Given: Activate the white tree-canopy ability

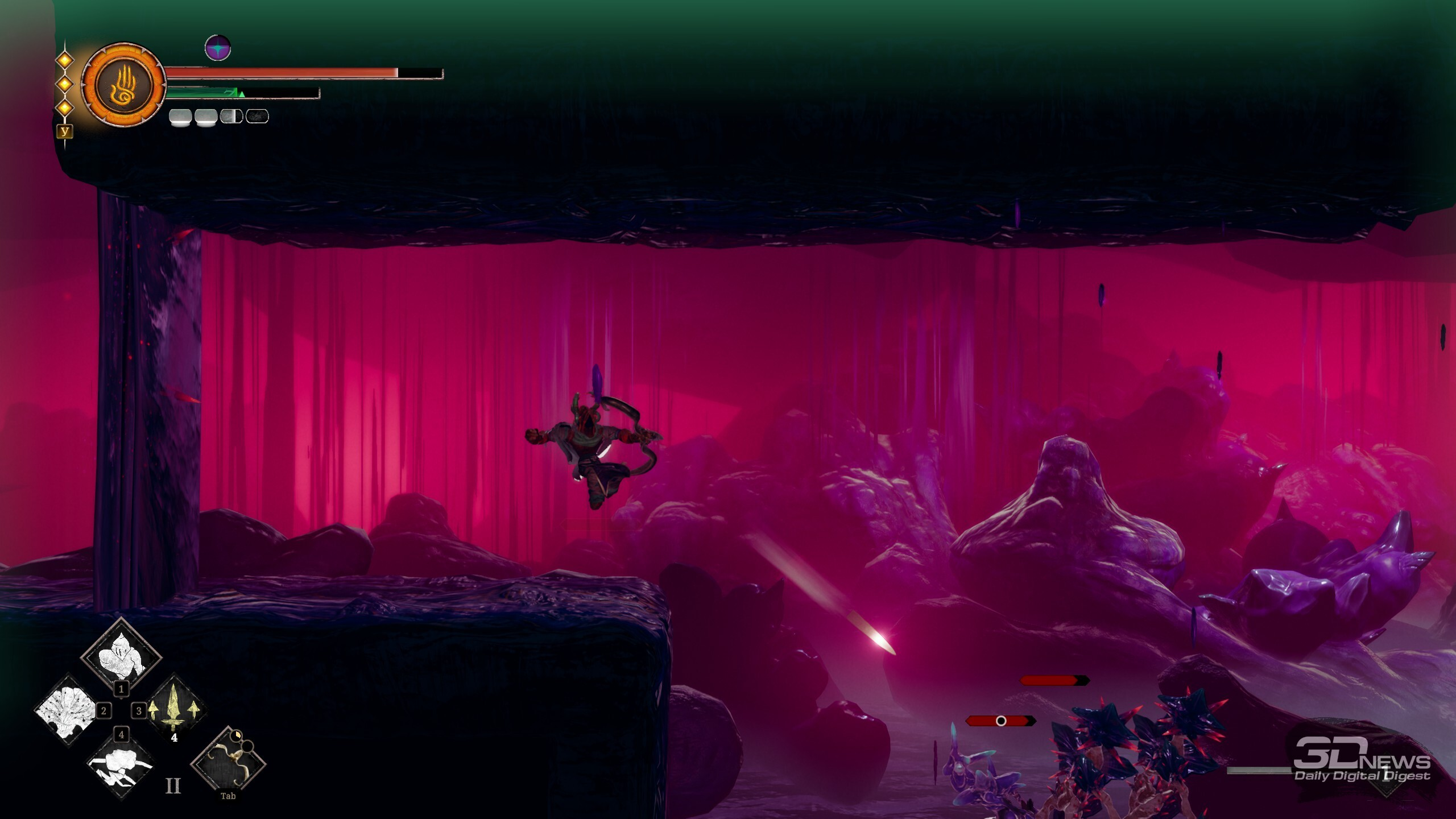Looking at the screenshot, I should tap(65, 709).
